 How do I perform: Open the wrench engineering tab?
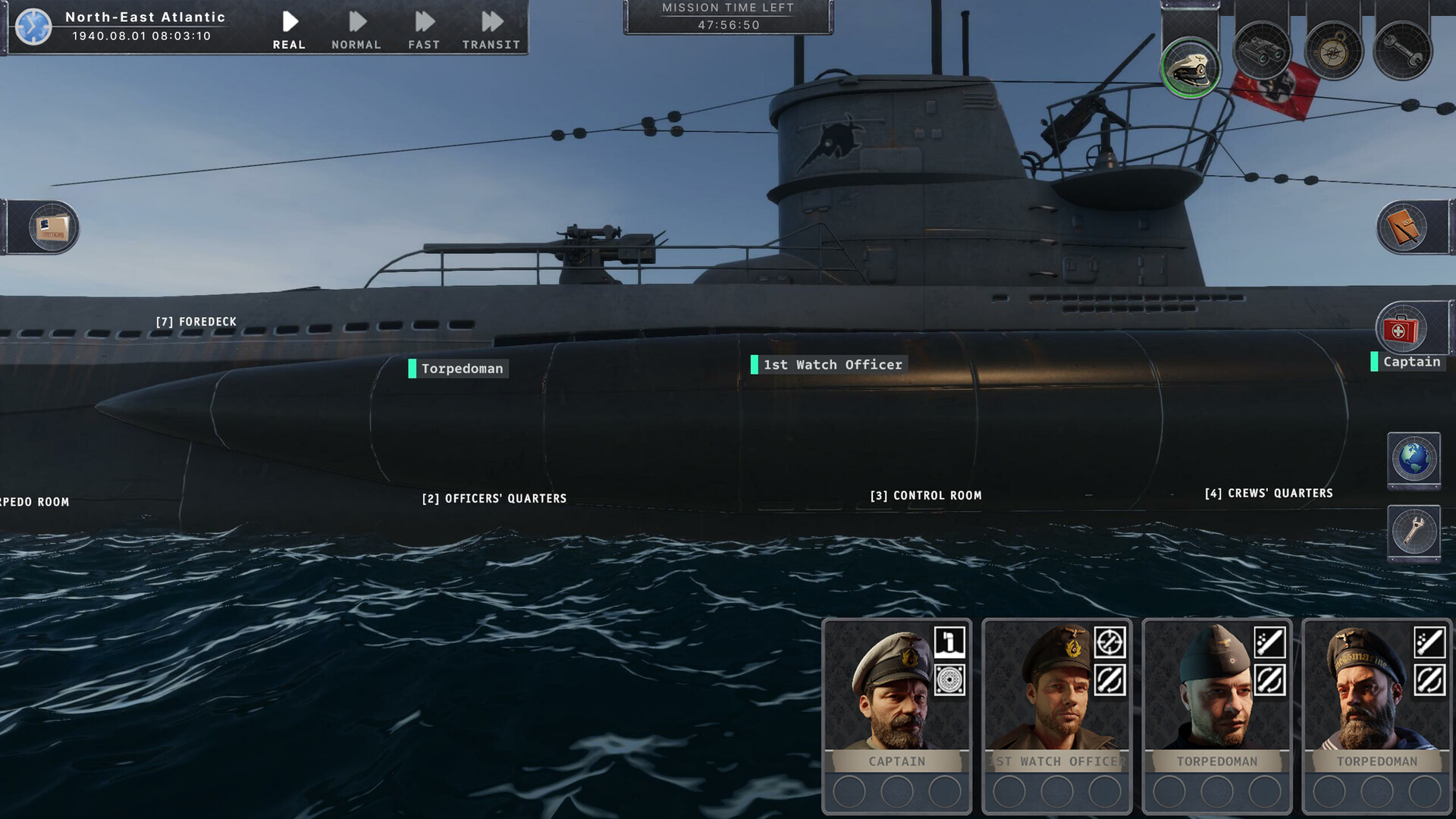pos(1403,52)
